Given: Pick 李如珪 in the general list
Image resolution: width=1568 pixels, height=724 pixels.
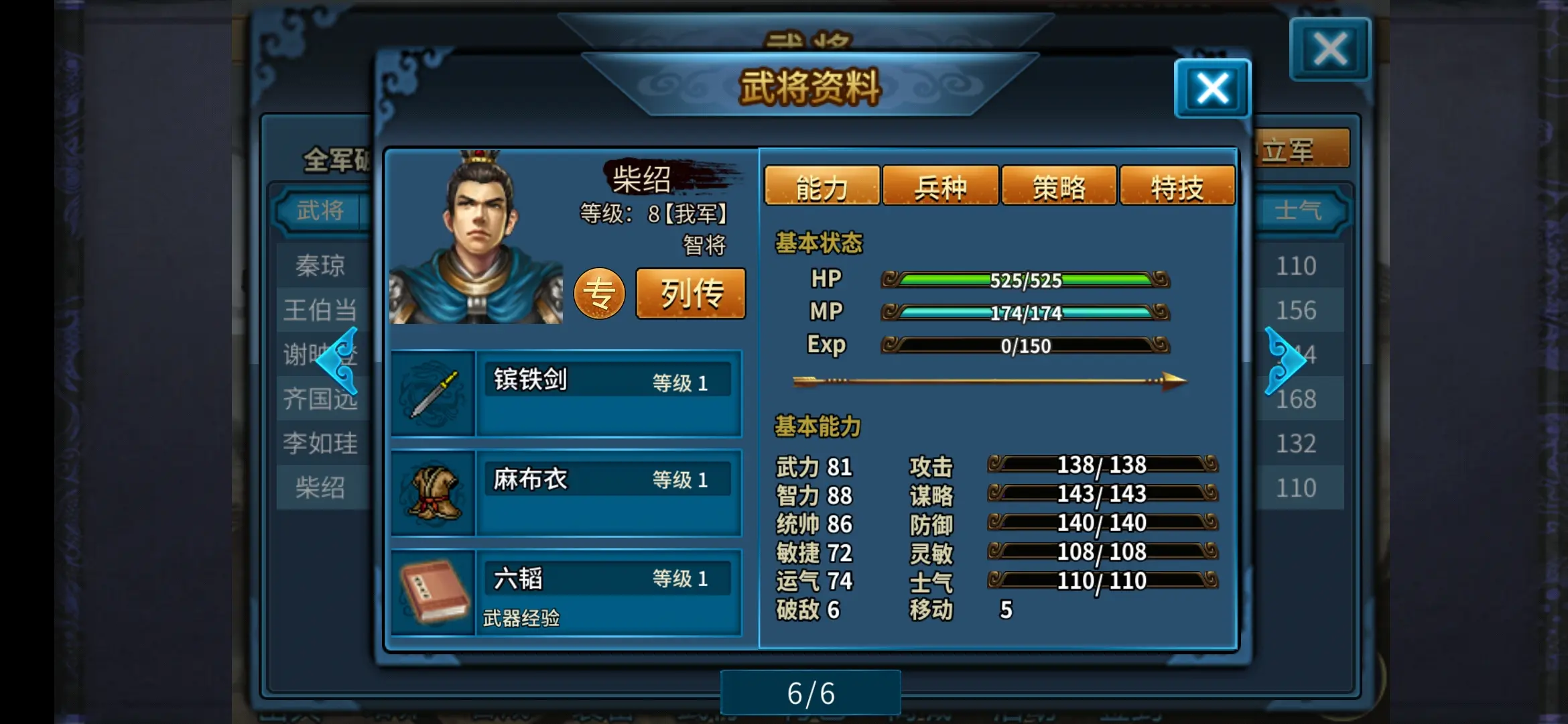Looking at the screenshot, I should click(321, 443).
